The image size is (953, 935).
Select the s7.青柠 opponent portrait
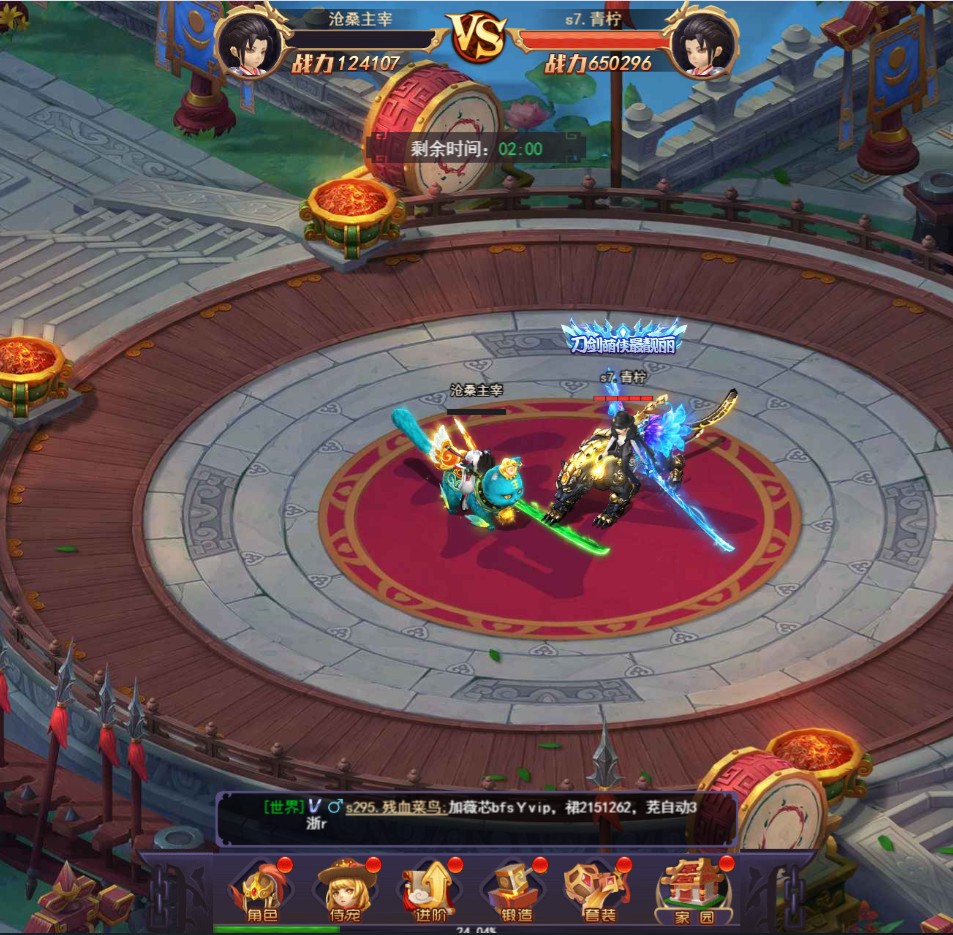click(704, 42)
